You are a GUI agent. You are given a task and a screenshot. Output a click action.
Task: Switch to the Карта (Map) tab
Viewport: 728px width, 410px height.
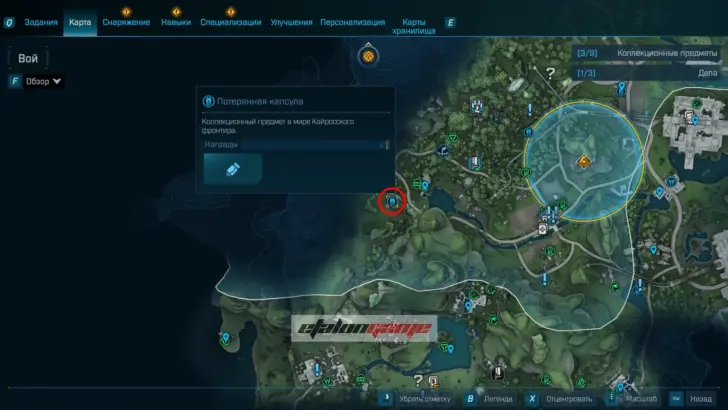(x=80, y=22)
